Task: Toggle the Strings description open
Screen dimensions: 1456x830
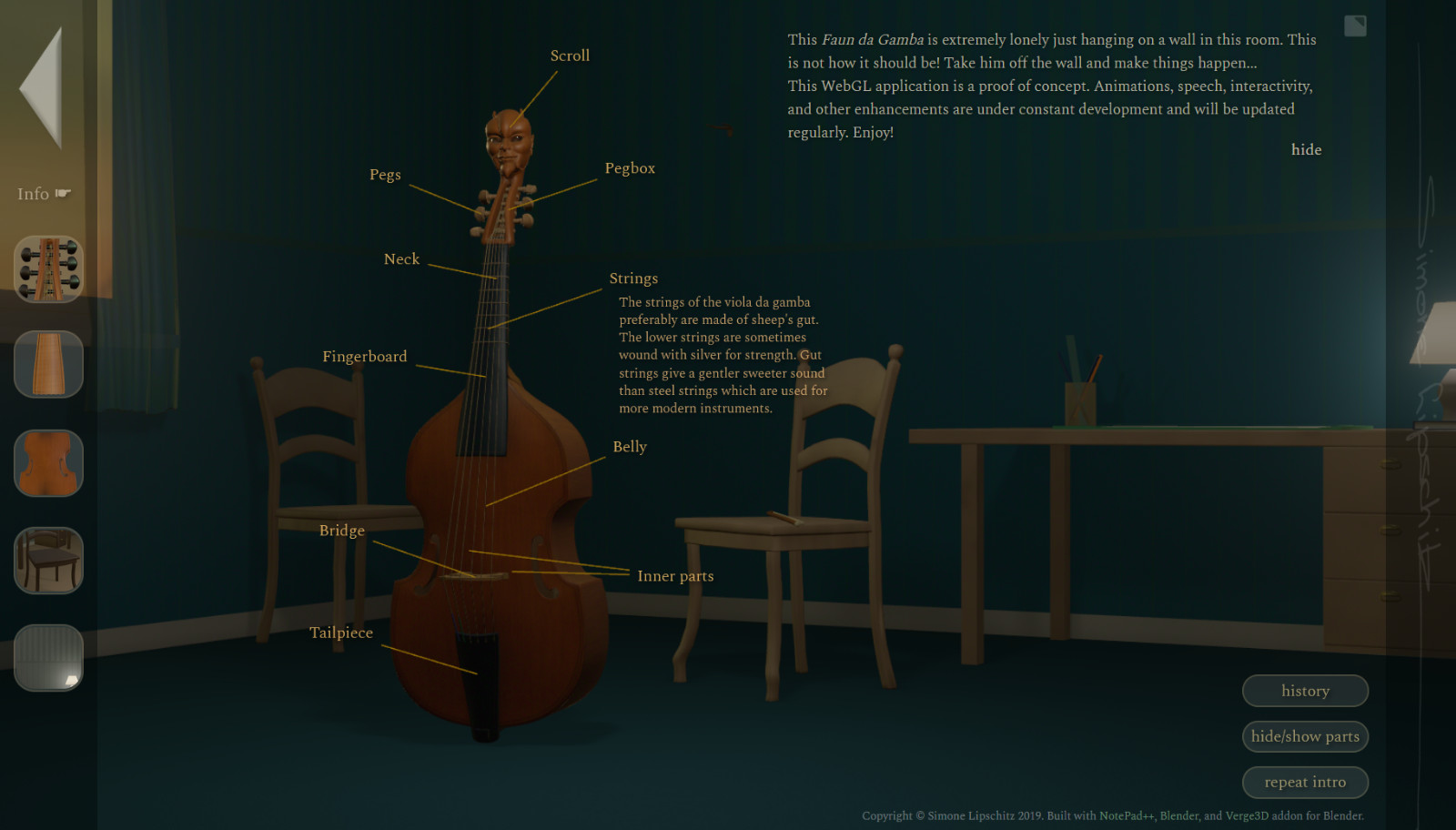Action: click(x=633, y=278)
